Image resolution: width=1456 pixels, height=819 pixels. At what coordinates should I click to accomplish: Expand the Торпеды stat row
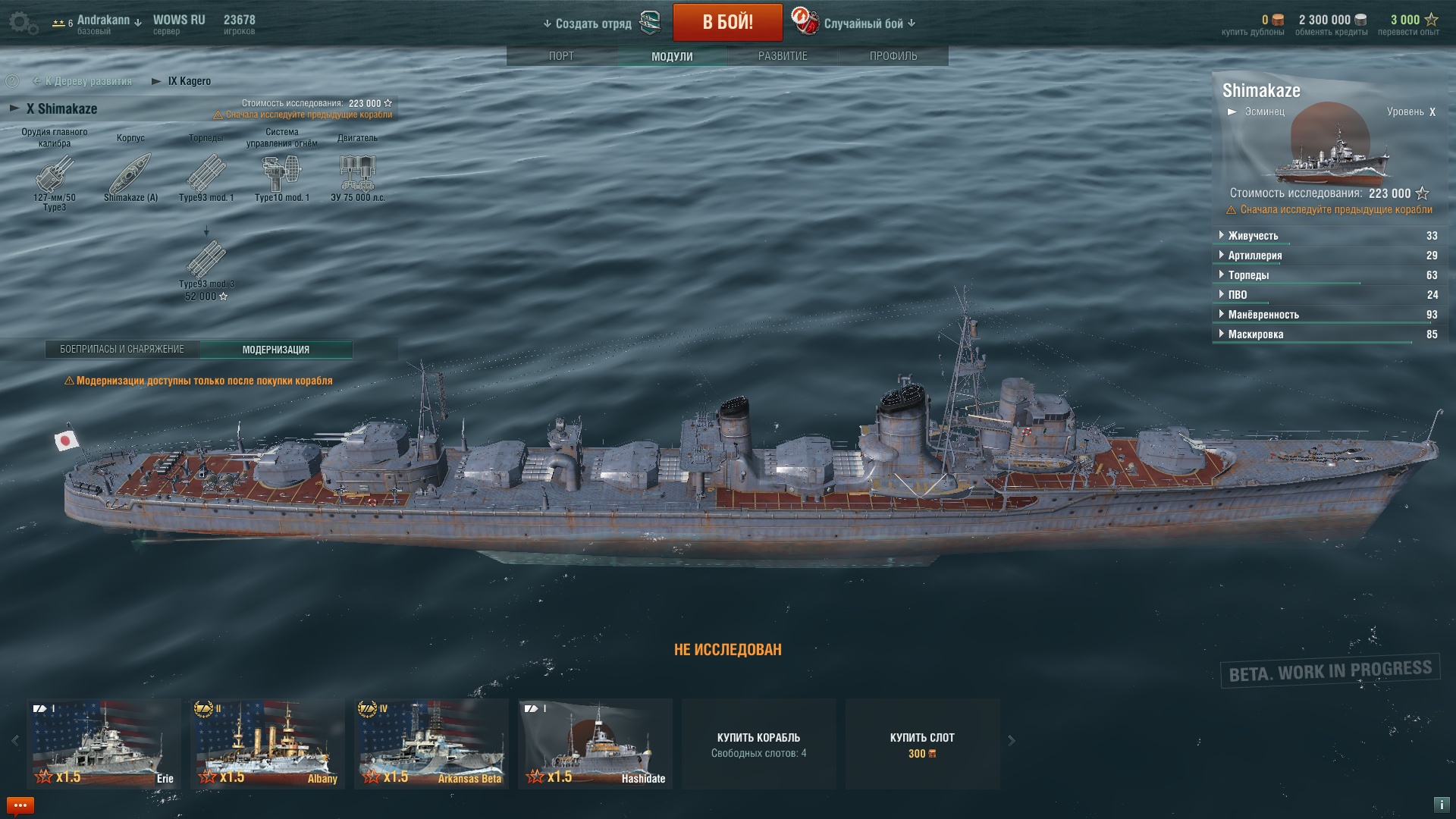point(1248,275)
